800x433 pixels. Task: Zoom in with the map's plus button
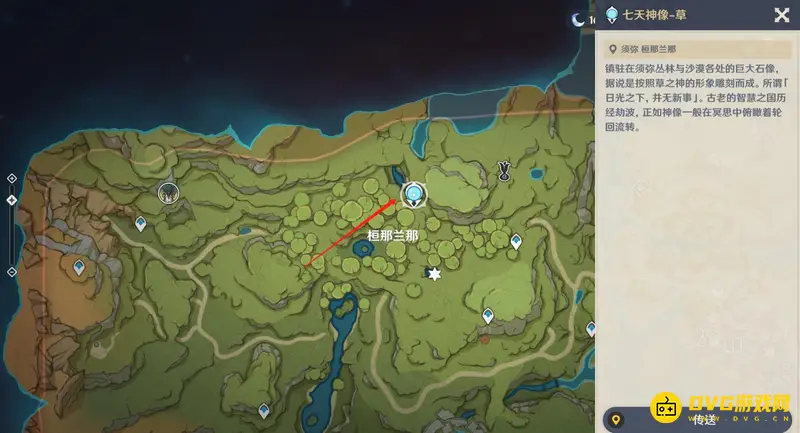[11, 178]
